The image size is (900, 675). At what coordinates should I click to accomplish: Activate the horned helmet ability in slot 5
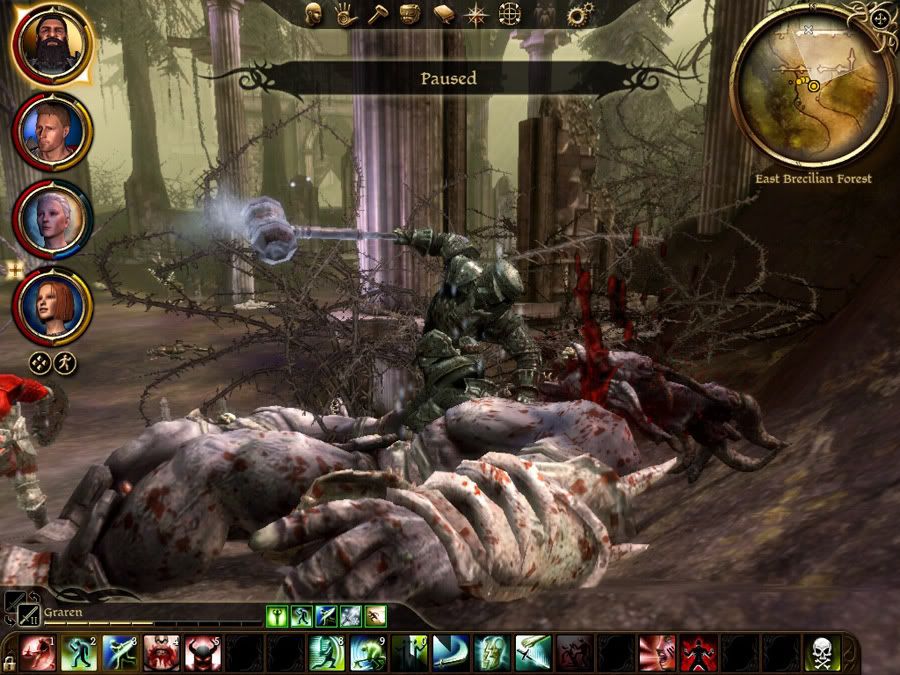[202, 652]
